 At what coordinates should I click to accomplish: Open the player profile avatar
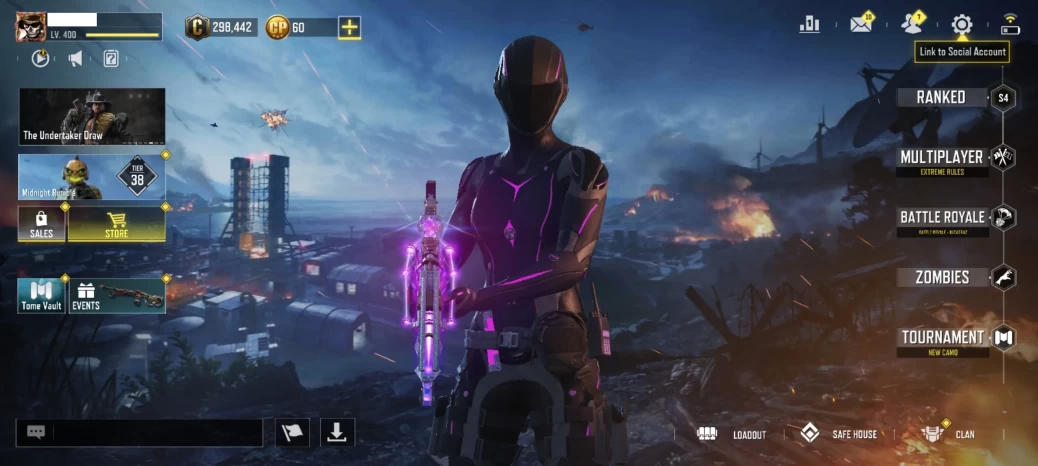(31, 27)
